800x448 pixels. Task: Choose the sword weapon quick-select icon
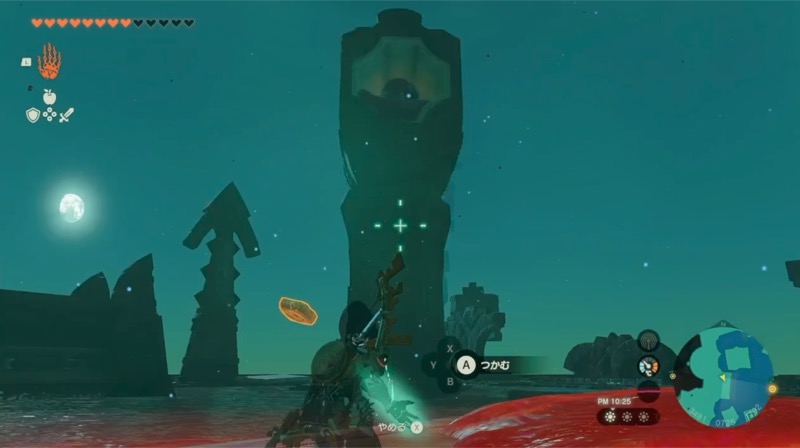(x=66, y=115)
